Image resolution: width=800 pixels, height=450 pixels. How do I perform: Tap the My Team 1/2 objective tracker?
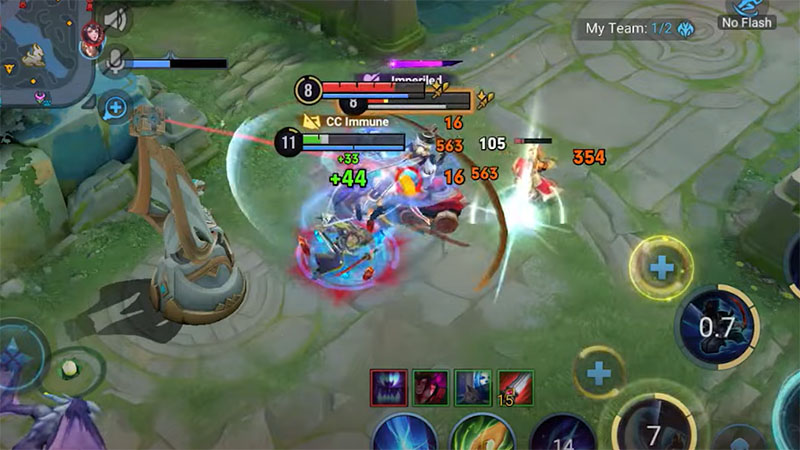pyautogui.click(x=628, y=30)
